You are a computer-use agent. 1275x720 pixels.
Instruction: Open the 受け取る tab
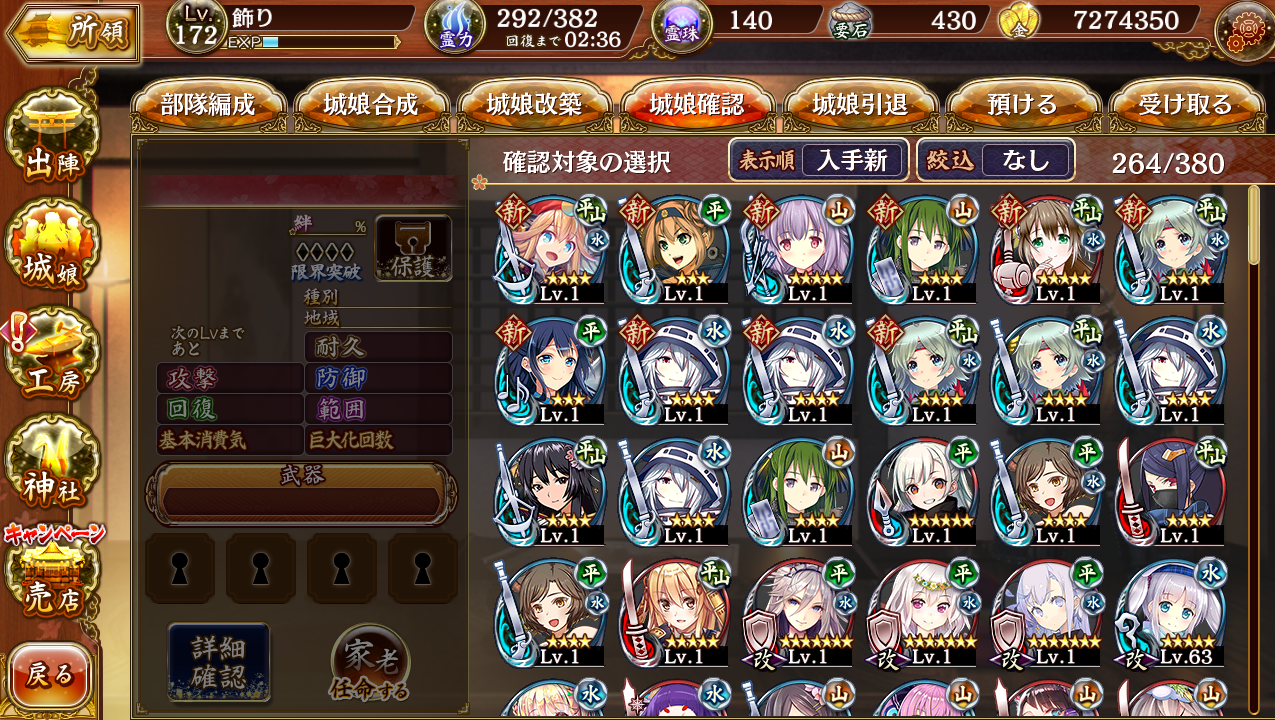tap(1185, 105)
